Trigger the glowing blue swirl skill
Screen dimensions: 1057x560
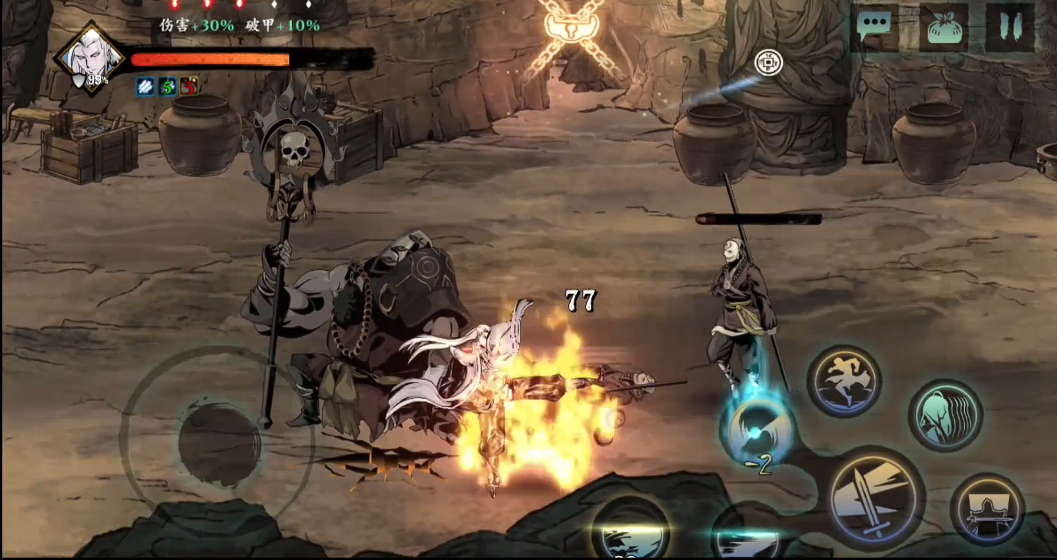tap(756, 428)
